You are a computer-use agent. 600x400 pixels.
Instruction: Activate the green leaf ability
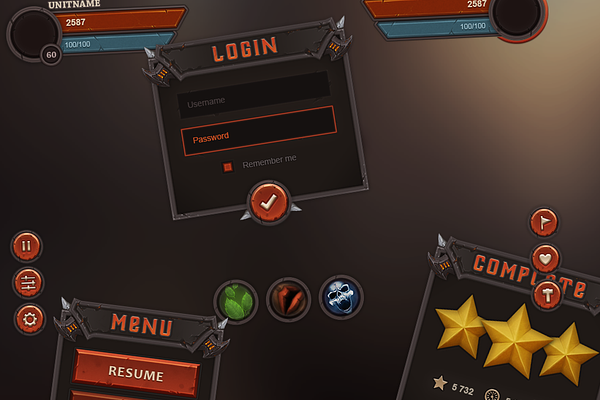click(x=236, y=300)
